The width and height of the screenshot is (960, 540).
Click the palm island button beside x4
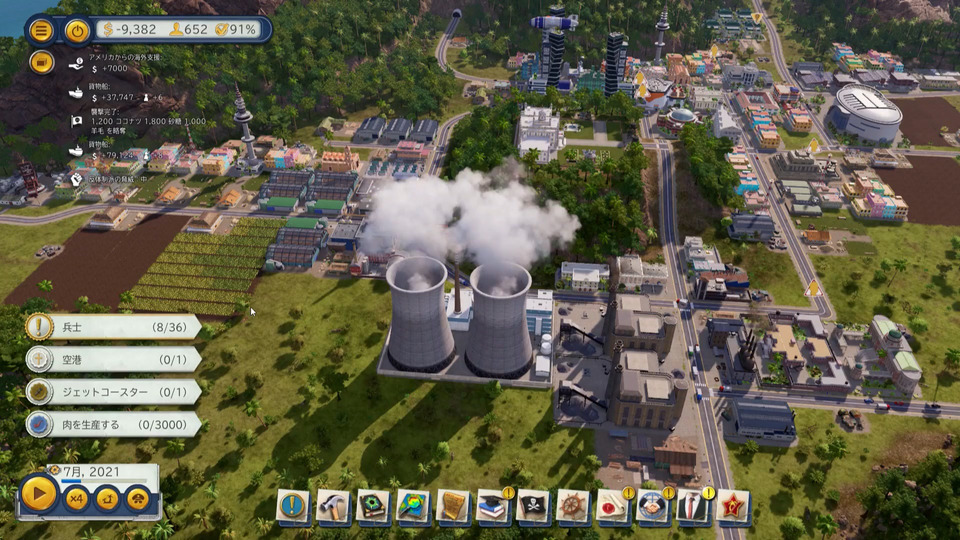[x=107, y=497]
